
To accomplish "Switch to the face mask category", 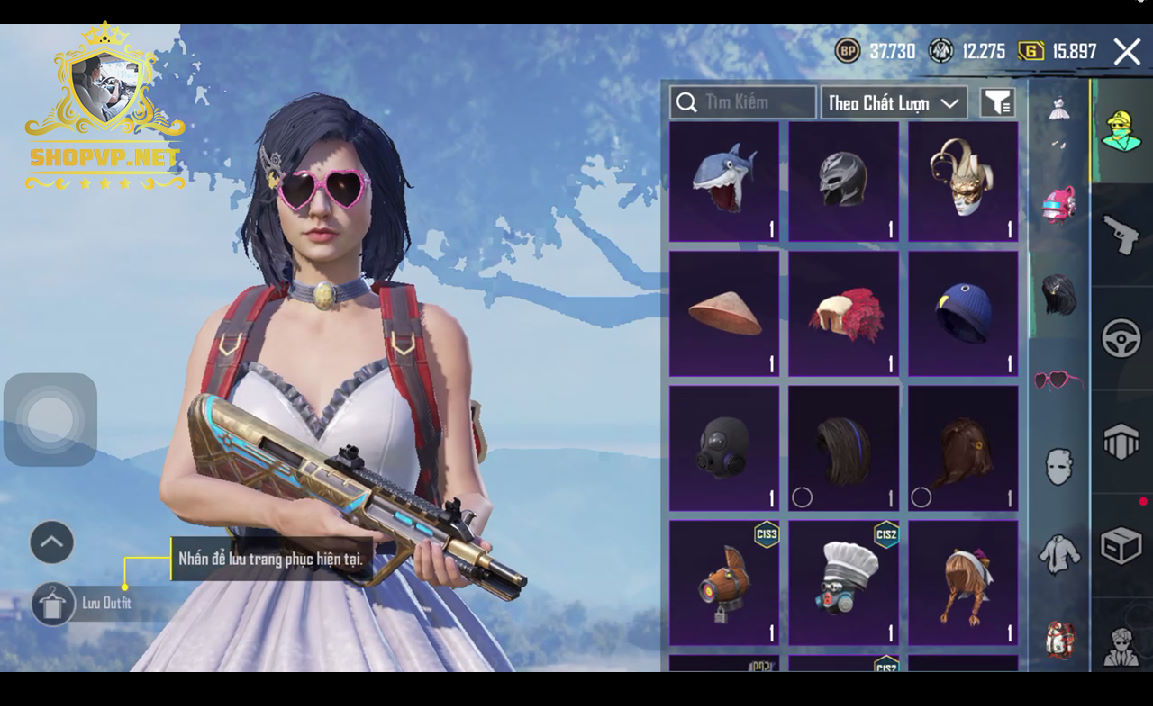I will click(x=1058, y=466).
